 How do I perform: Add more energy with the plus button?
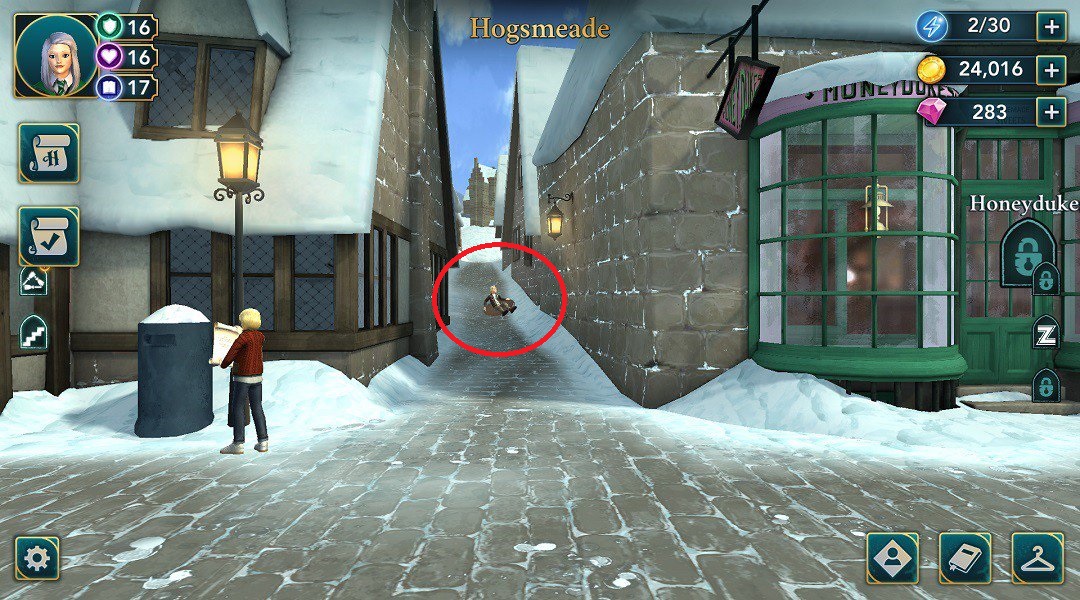coord(1051,27)
